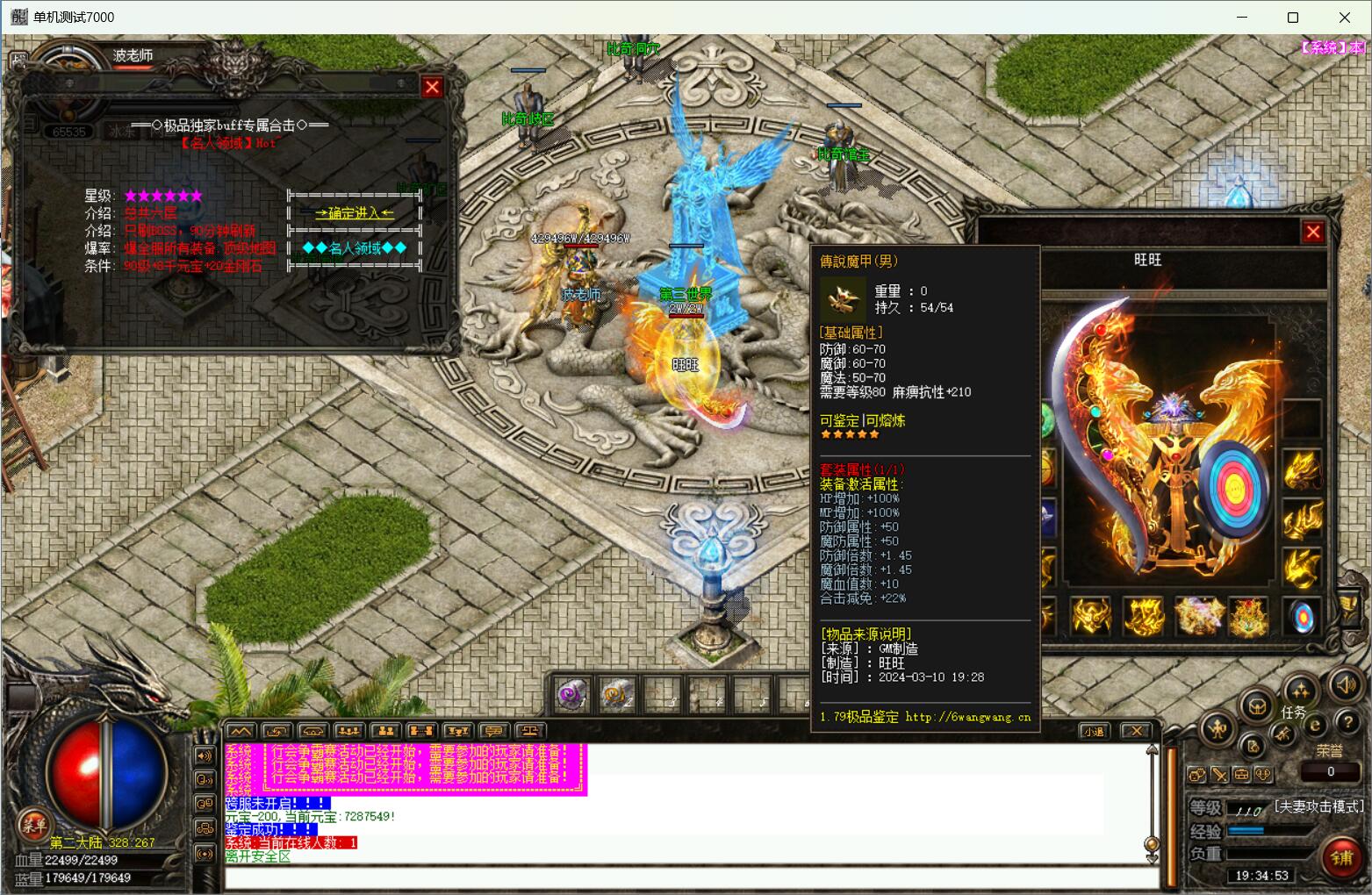The width and height of the screenshot is (1372, 895).
Task: Click the chat text input field
Action: [685, 877]
